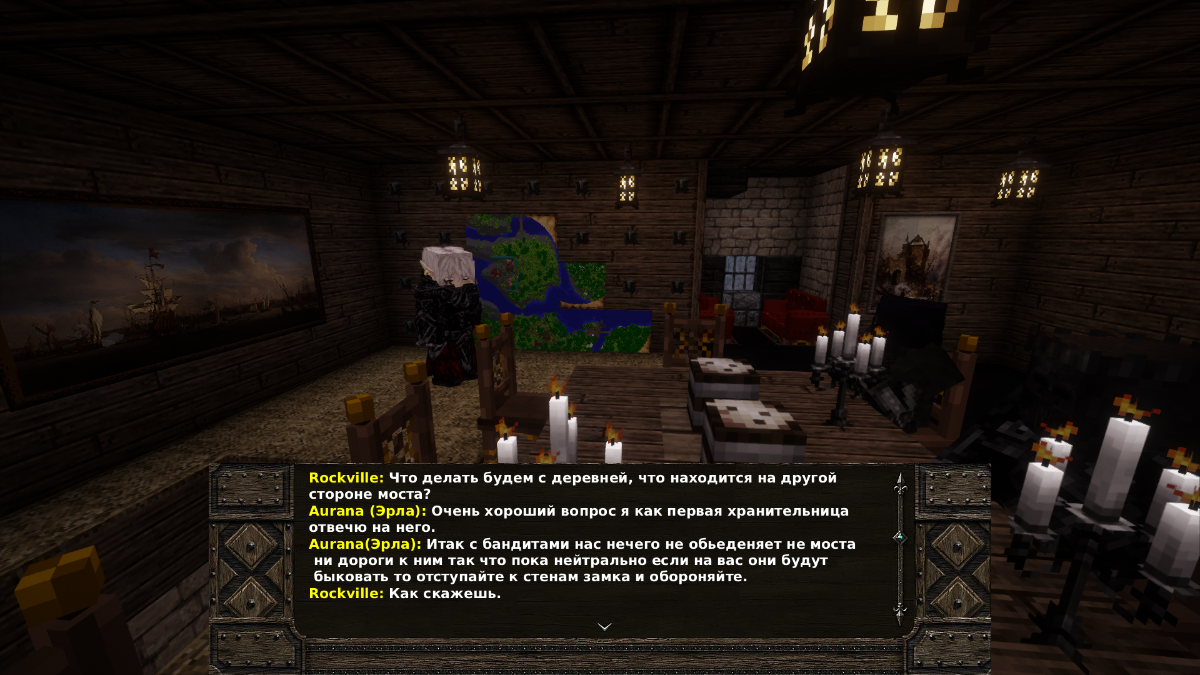Click the dialogue scrollbar's gem handle
Screen dimensions: 1200x675
(x=899, y=537)
